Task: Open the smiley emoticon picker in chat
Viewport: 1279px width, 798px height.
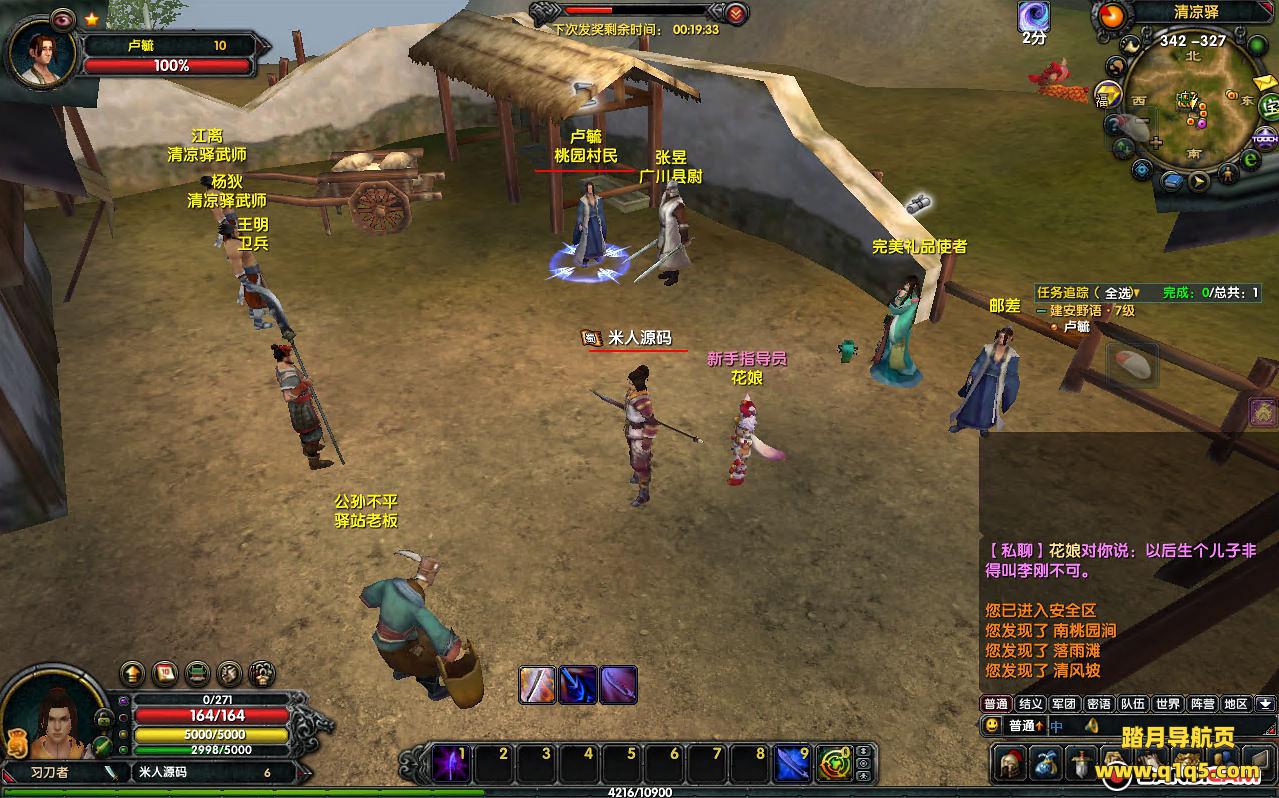Action: coord(992,726)
